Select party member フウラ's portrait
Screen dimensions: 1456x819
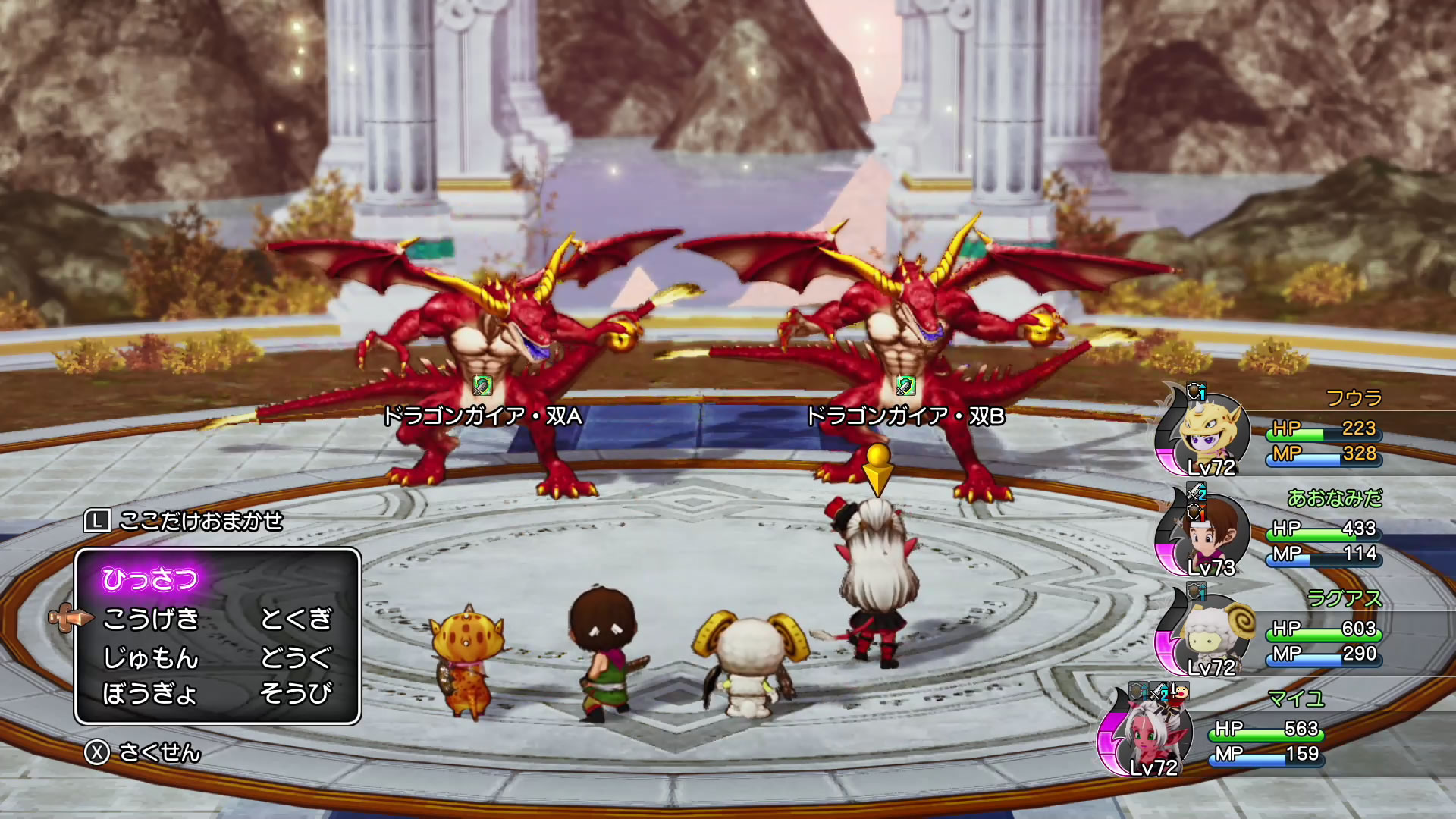click(1208, 434)
